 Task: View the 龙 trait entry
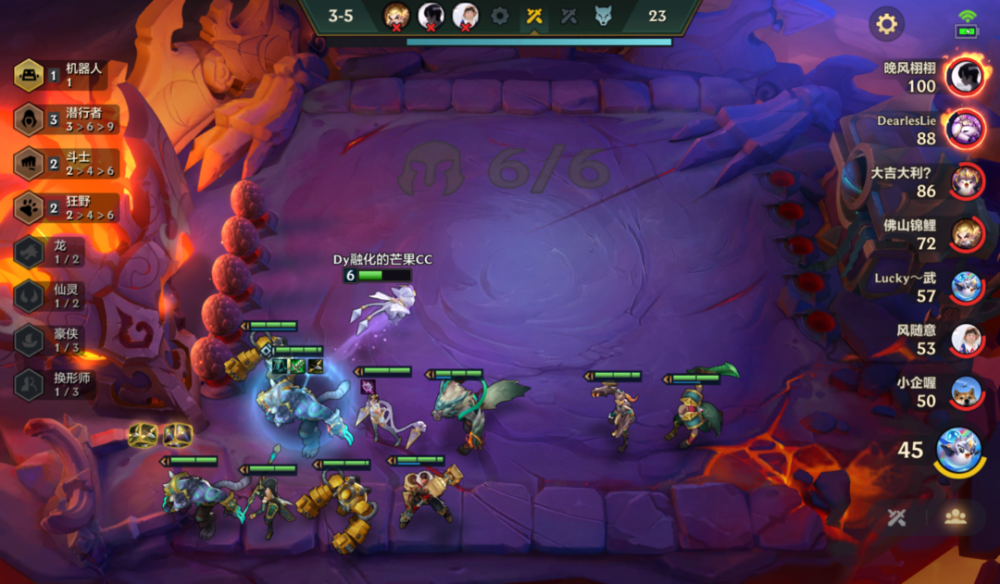click(62, 251)
